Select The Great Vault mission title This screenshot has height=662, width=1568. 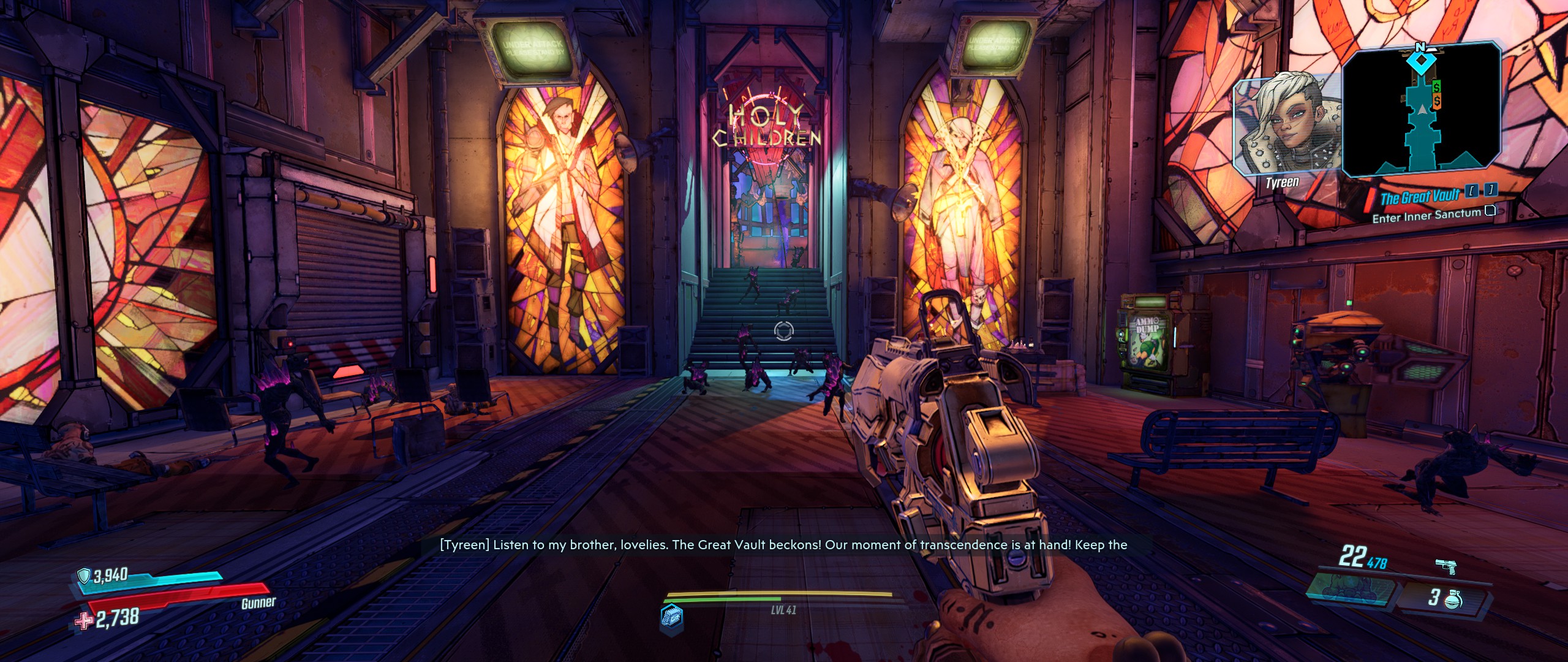tap(1420, 196)
